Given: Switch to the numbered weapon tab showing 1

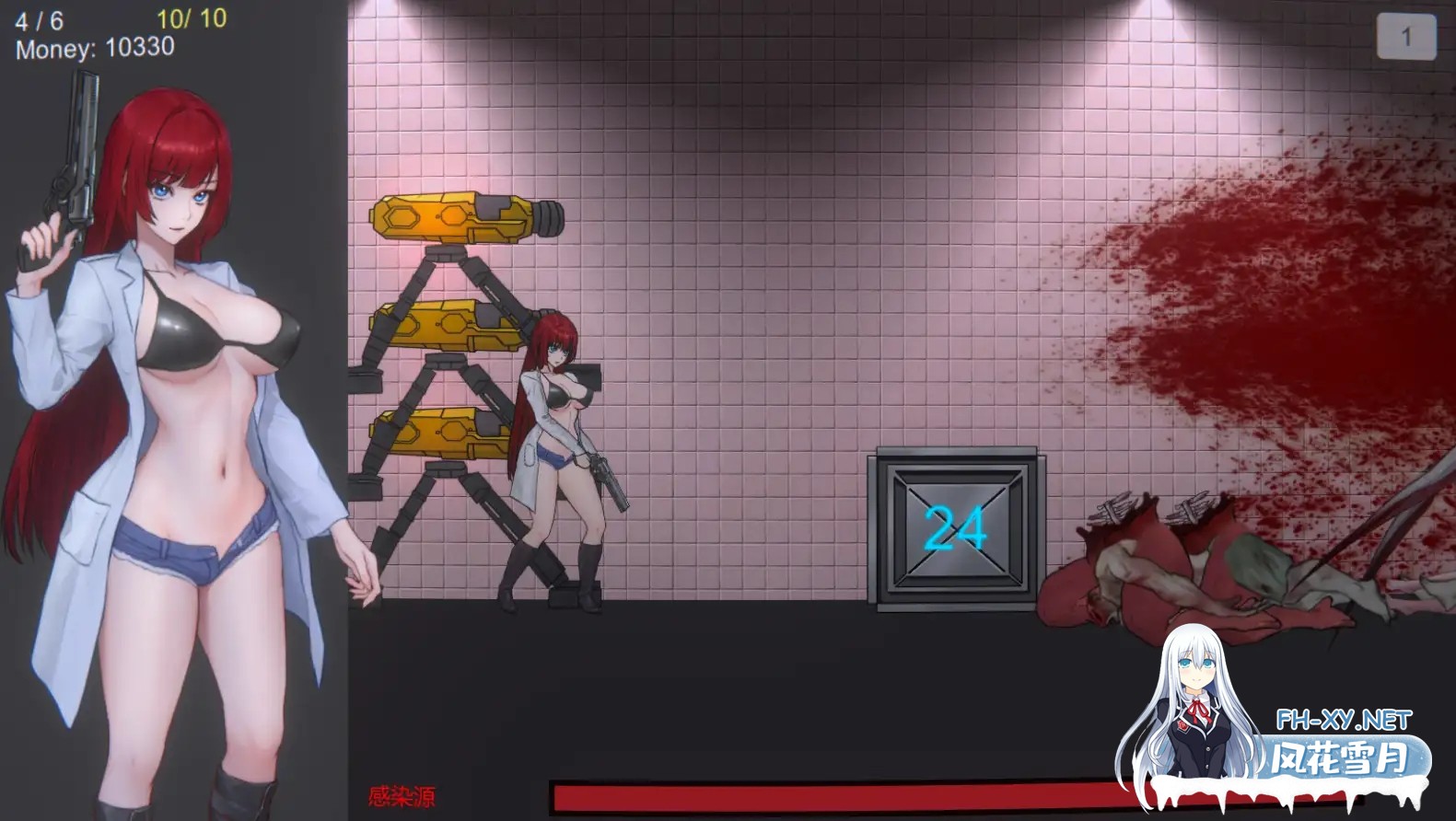Looking at the screenshot, I should [1405, 35].
